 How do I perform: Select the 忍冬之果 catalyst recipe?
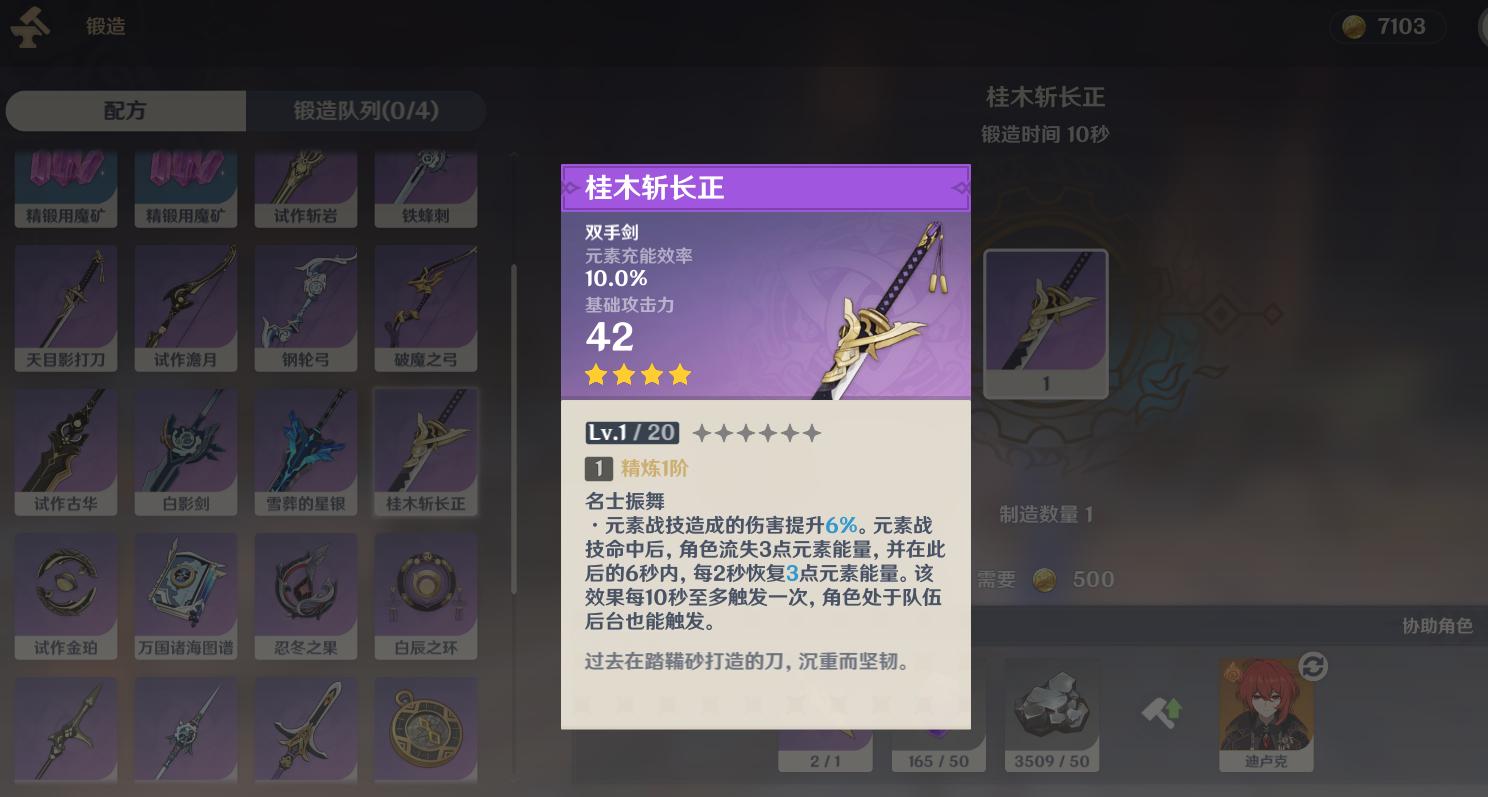306,595
